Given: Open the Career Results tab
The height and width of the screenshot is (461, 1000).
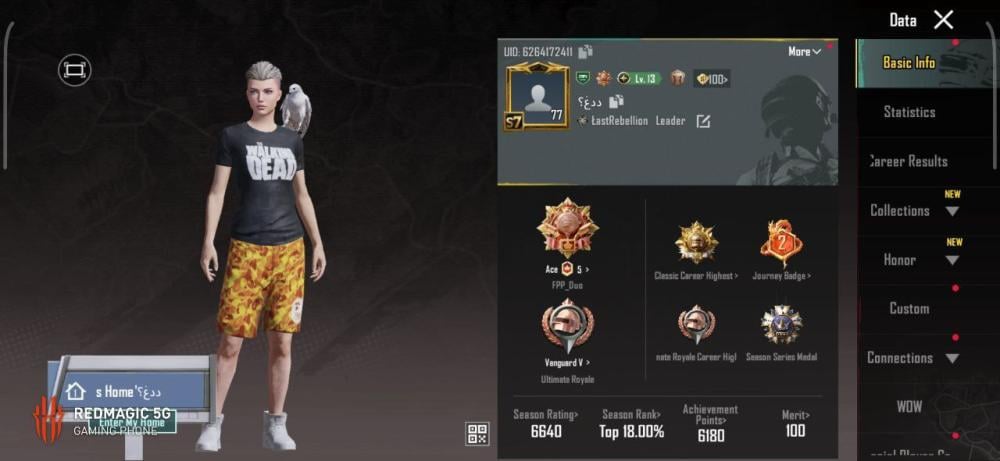Looking at the screenshot, I should coord(908,161).
